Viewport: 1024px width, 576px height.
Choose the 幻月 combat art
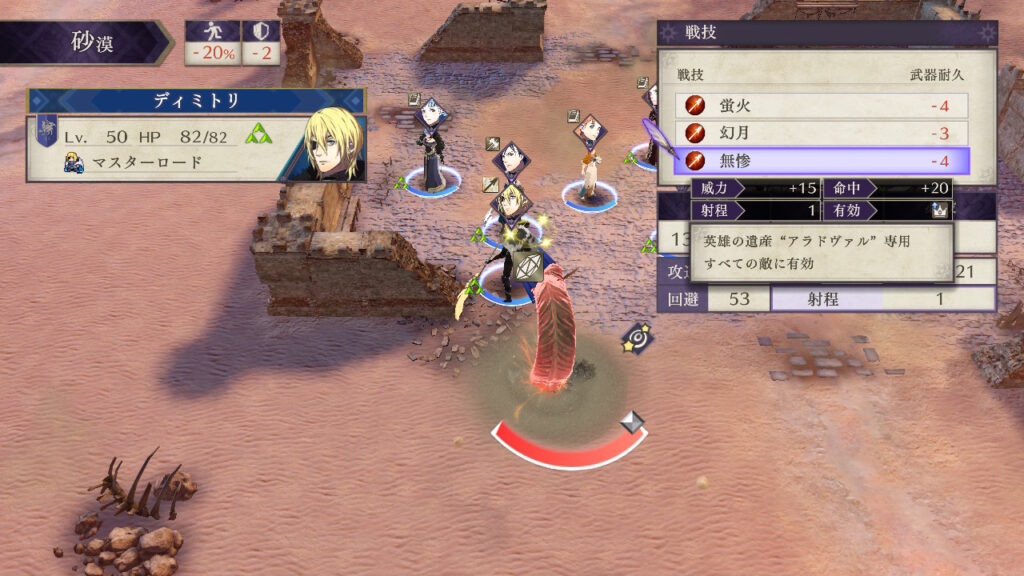822,133
